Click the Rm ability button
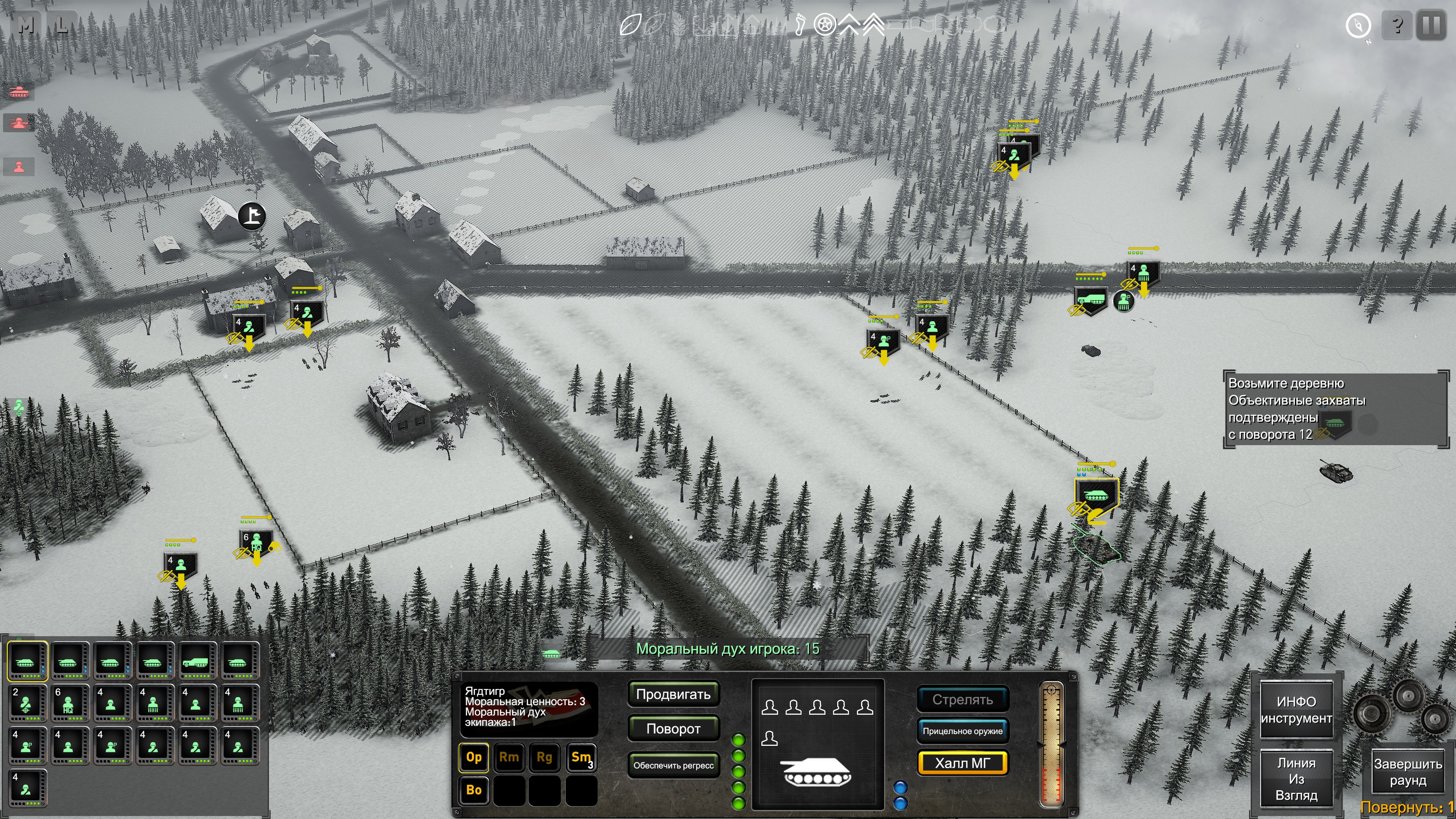1456x819 pixels. pyautogui.click(x=509, y=758)
